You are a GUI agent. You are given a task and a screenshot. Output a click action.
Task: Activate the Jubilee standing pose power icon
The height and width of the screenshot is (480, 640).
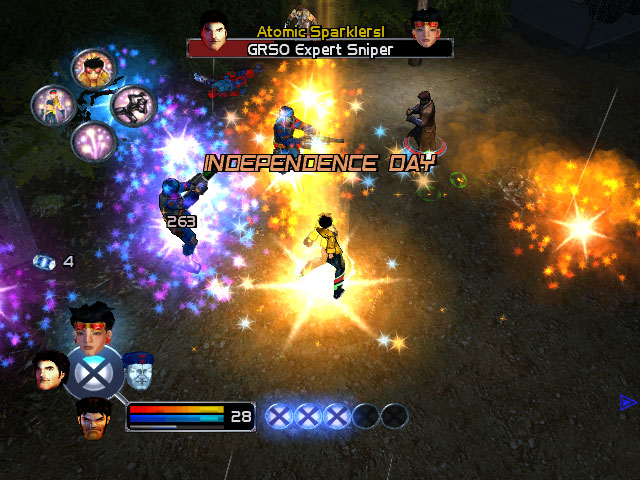pos(52,104)
